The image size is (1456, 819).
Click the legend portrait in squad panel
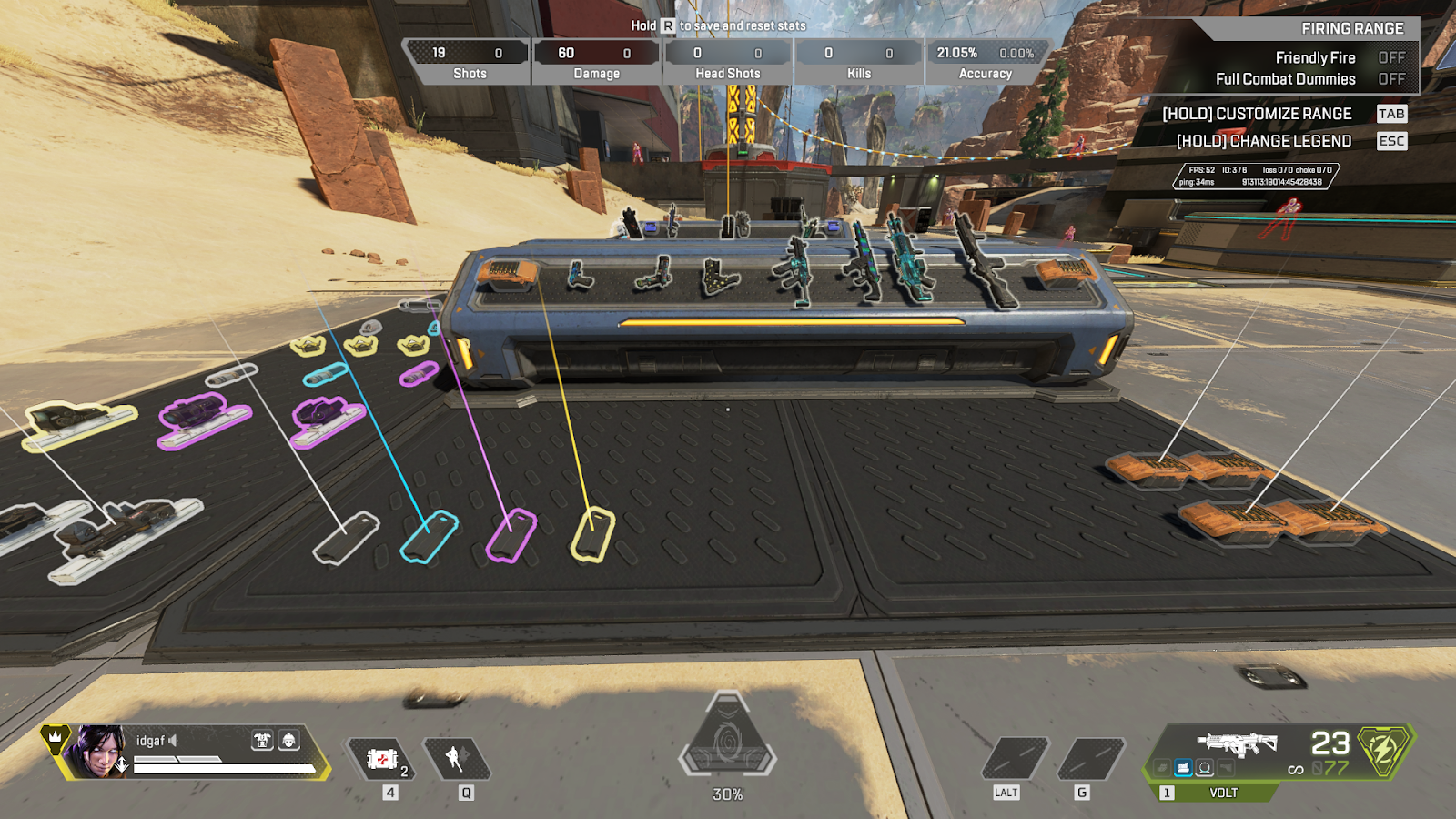pyautogui.click(x=98, y=752)
